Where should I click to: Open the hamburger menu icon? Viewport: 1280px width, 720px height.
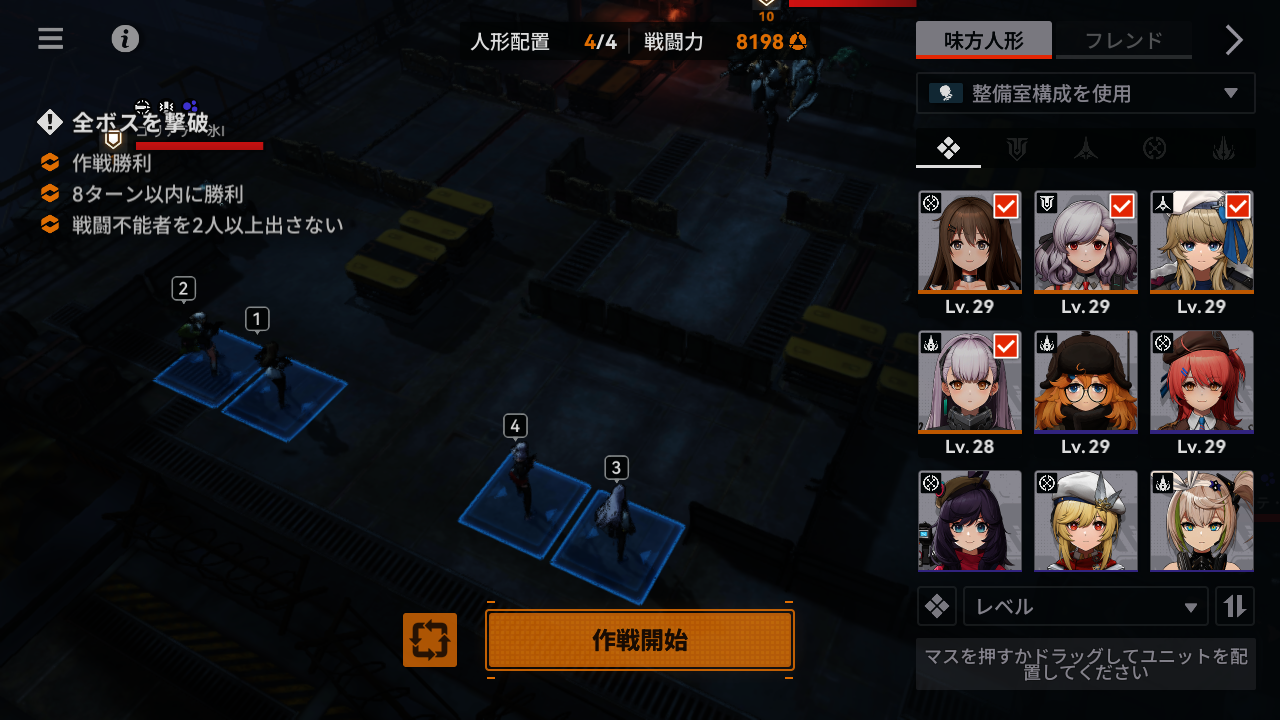(x=49, y=39)
